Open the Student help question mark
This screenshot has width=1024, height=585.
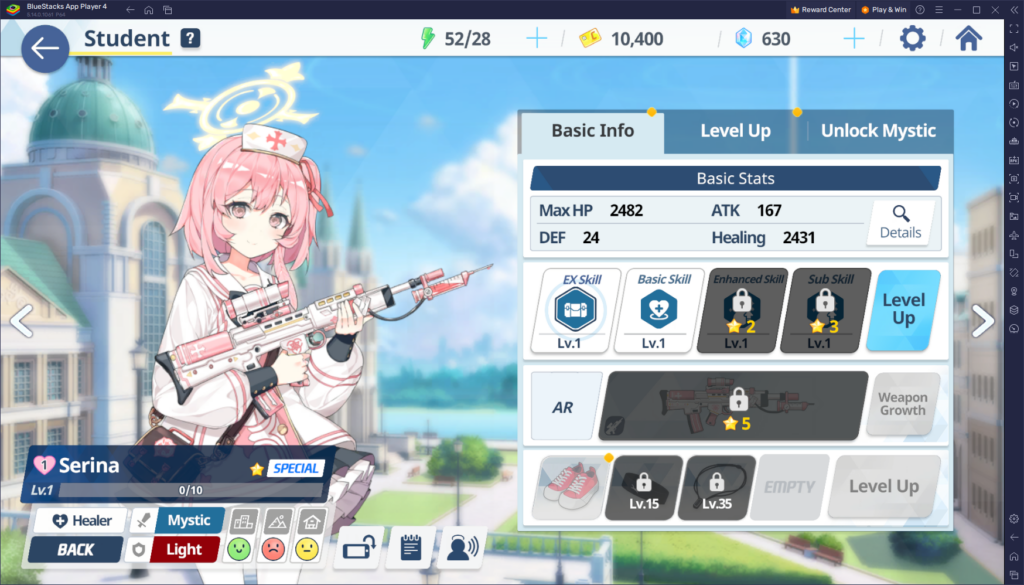pos(190,39)
